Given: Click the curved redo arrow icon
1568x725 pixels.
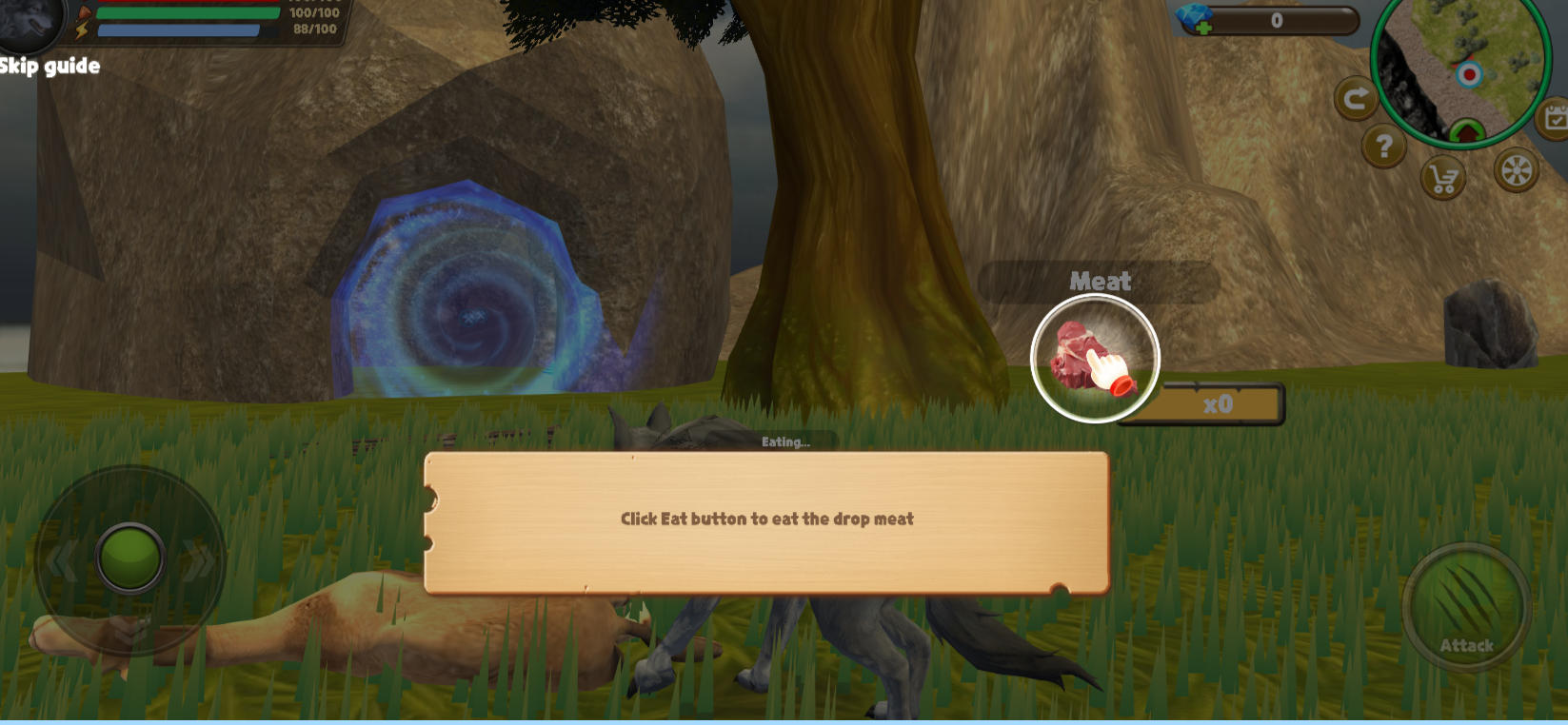Looking at the screenshot, I should 1356,97.
